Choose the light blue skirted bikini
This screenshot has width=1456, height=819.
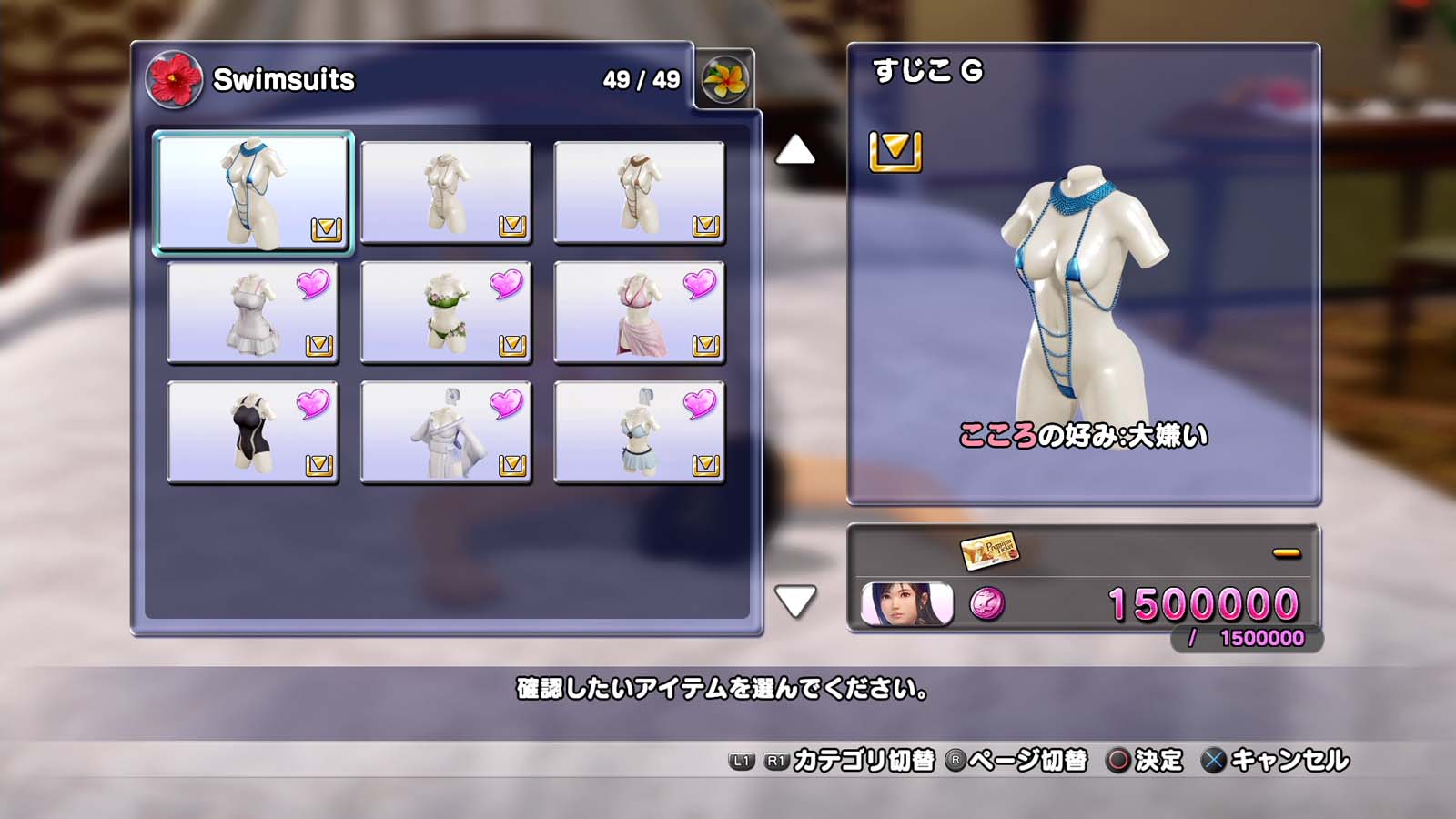pyautogui.click(x=639, y=432)
